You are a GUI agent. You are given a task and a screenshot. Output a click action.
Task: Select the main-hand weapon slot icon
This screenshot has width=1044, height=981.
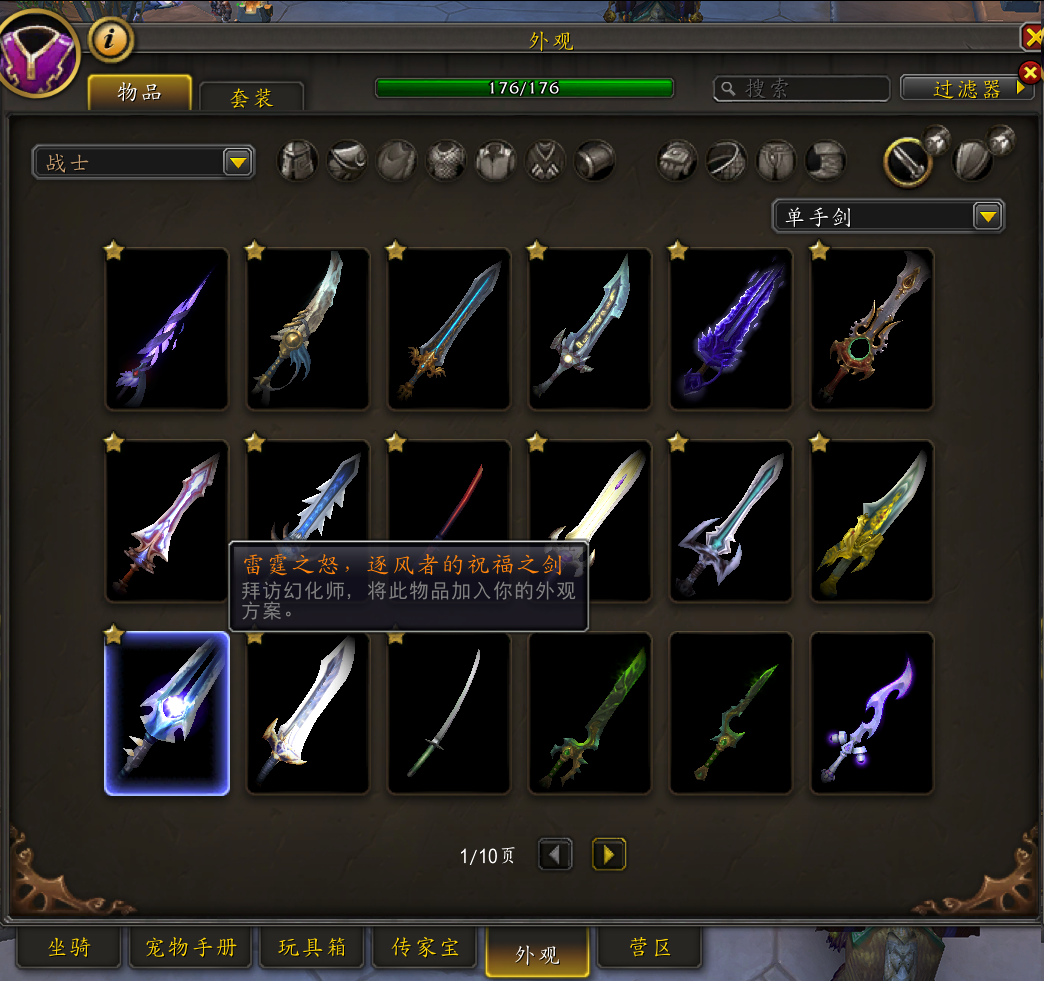pyautogui.click(x=908, y=161)
